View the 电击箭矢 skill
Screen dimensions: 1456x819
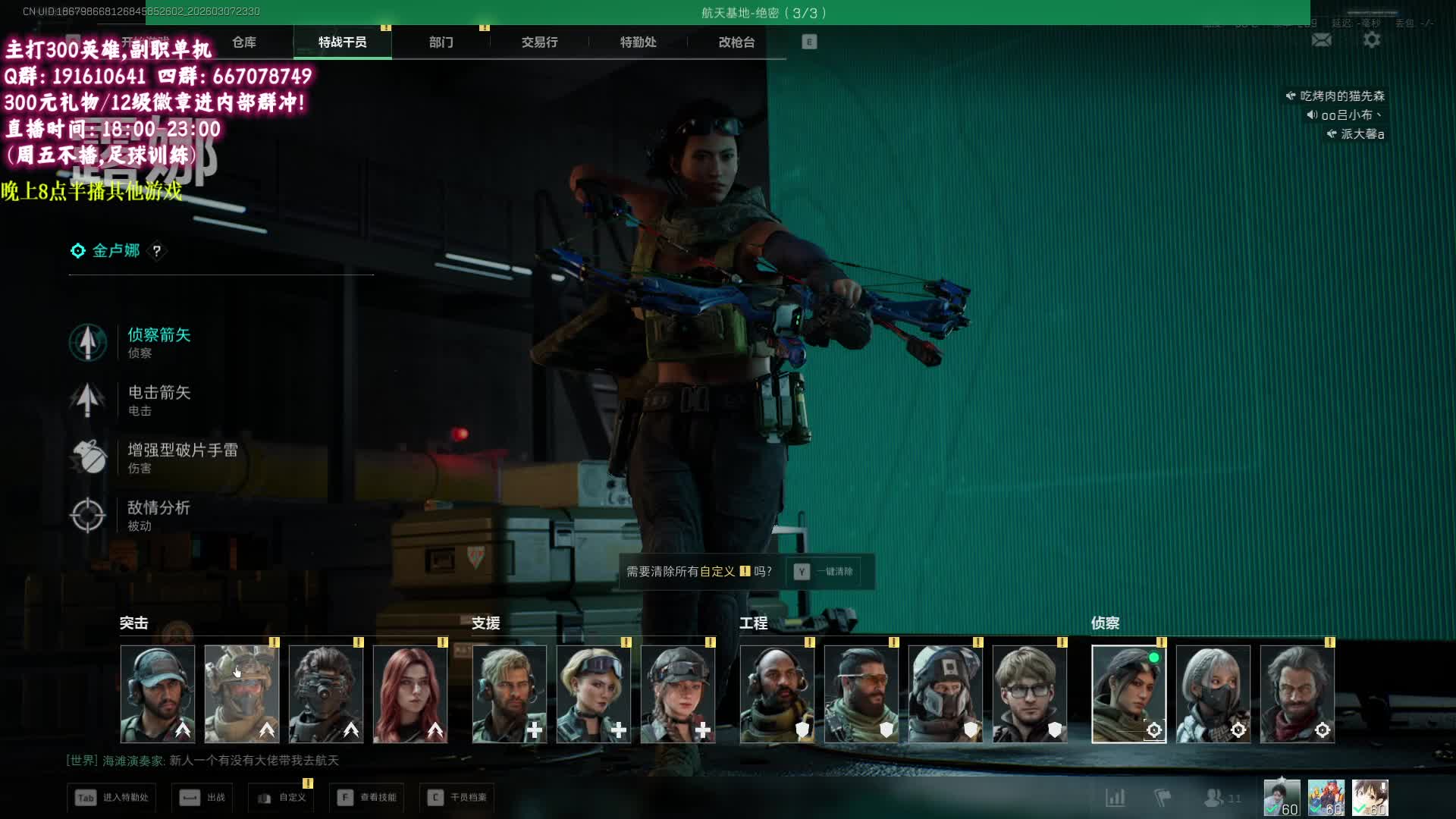click(158, 400)
